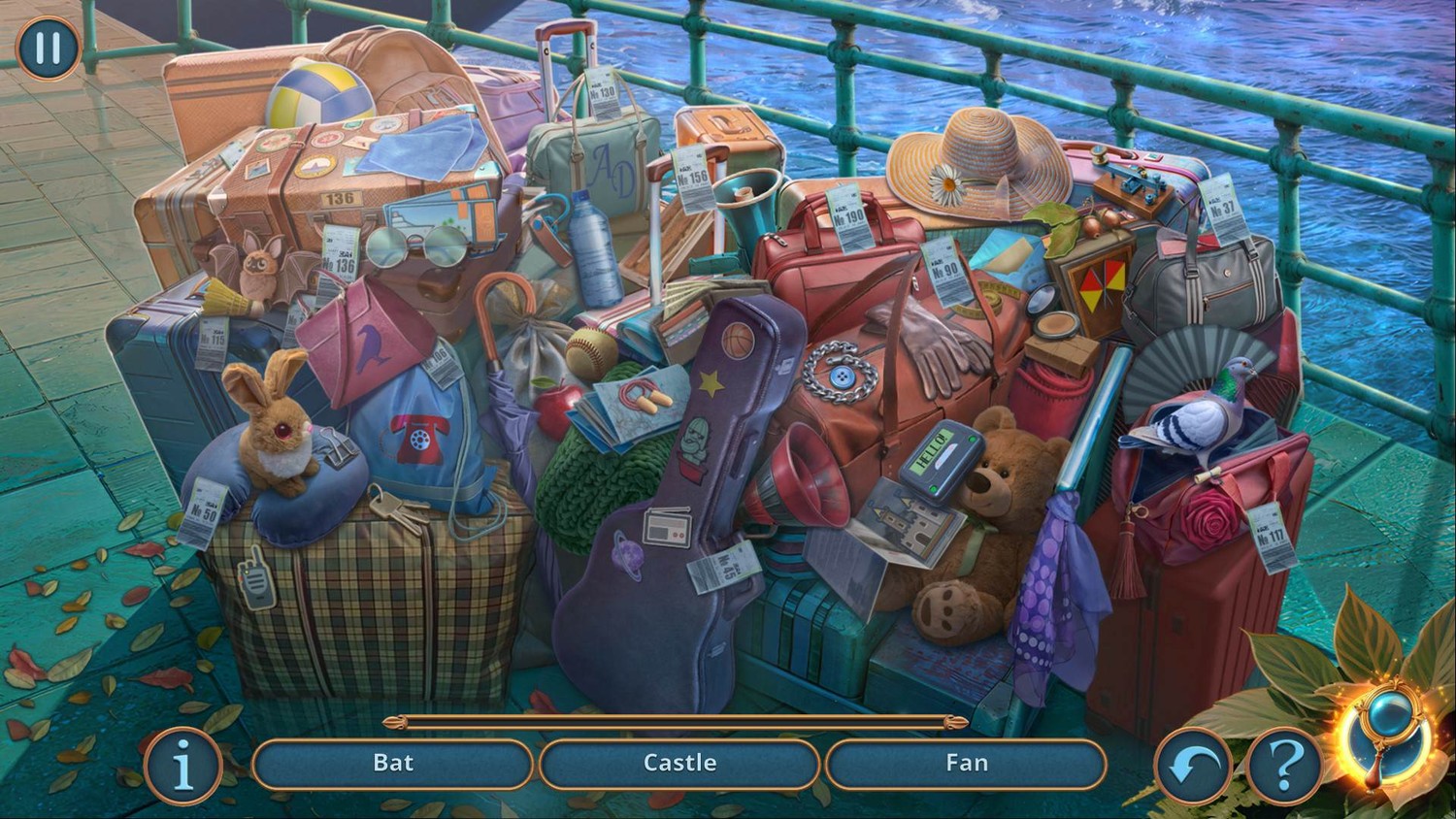Select the Bat item in the list

(x=393, y=764)
